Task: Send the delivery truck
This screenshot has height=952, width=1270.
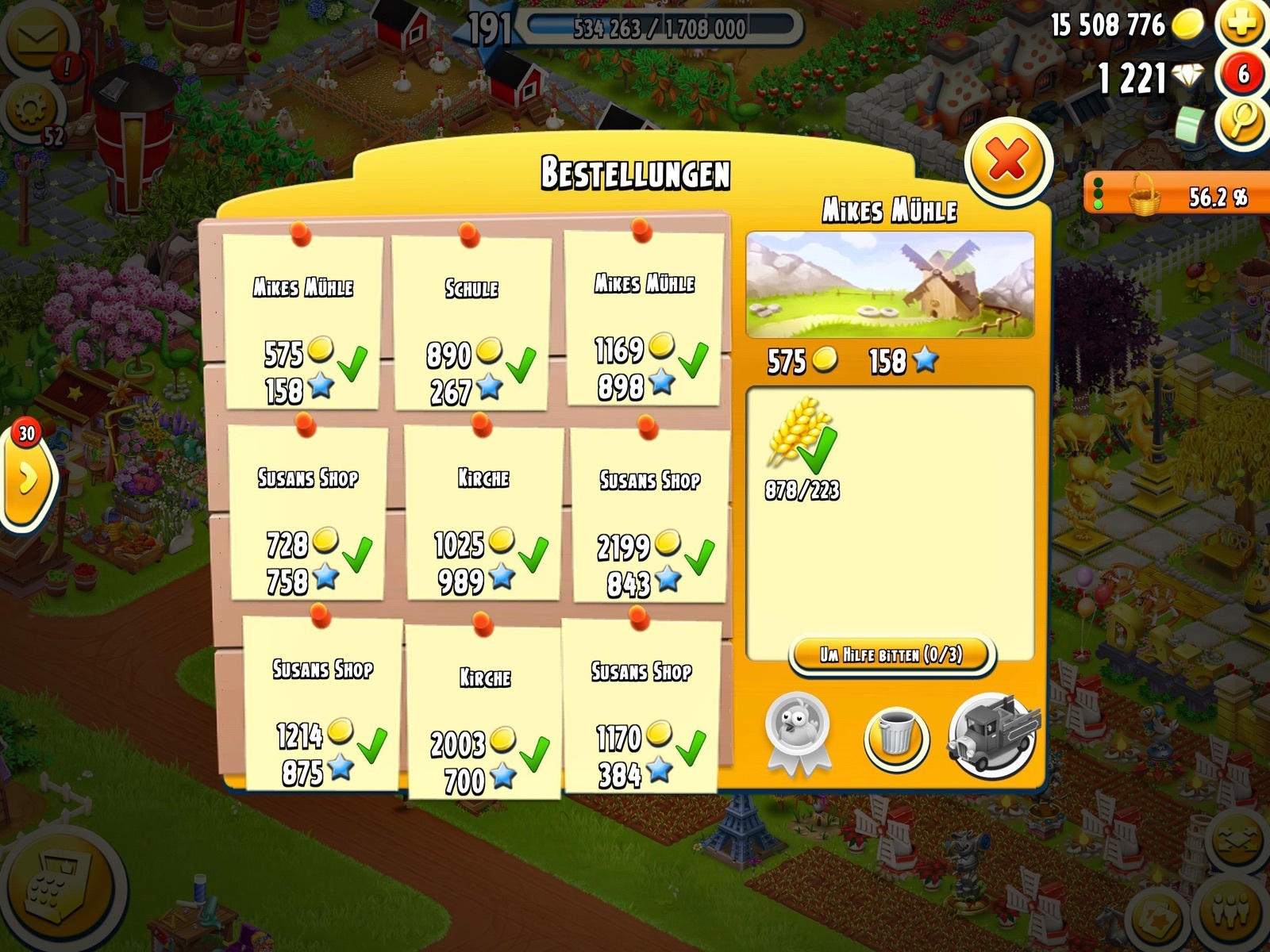Action: (x=992, y=735)
